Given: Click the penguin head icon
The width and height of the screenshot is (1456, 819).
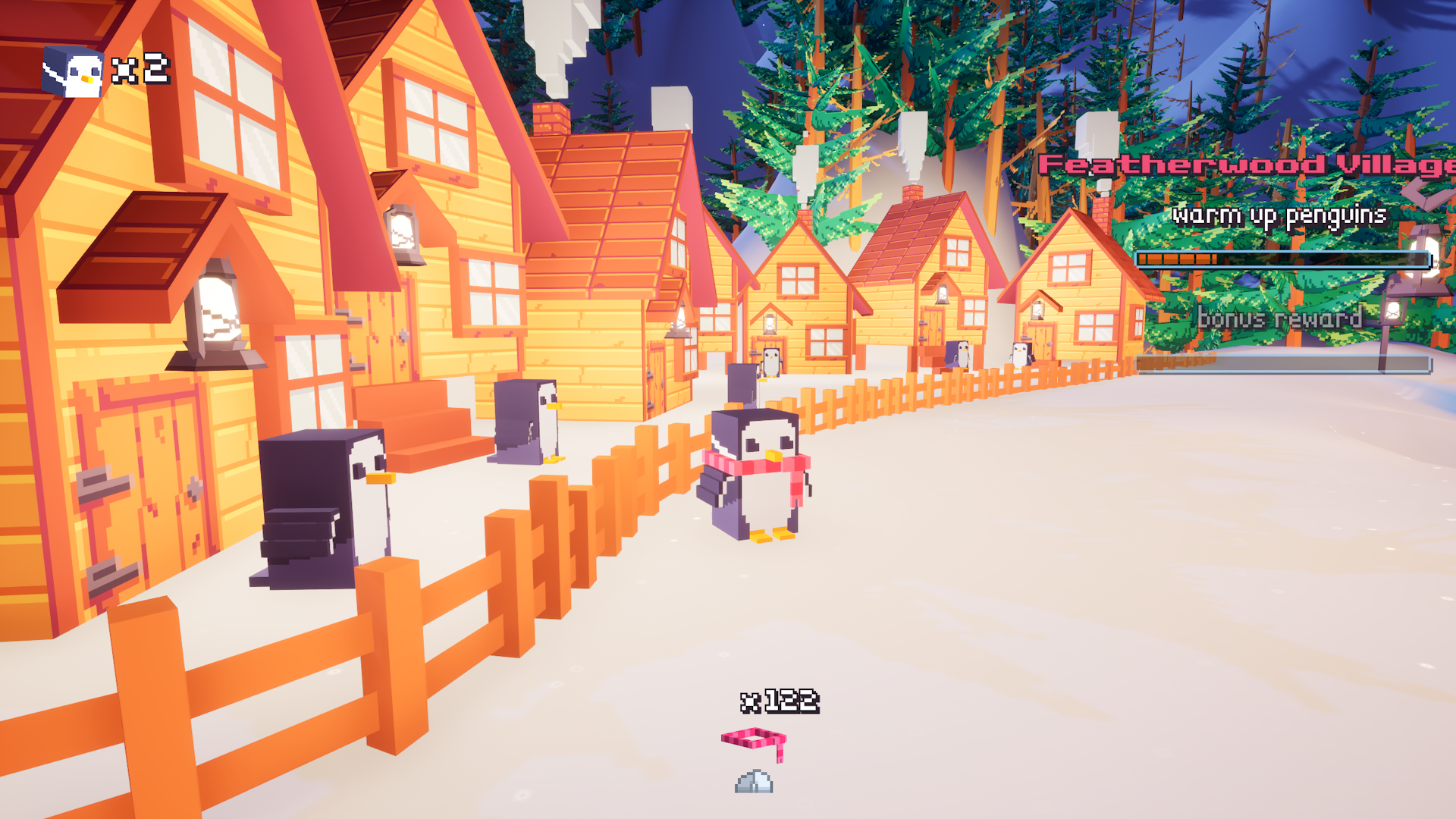Looking at the screenshot, I should [x=74, y=73].
